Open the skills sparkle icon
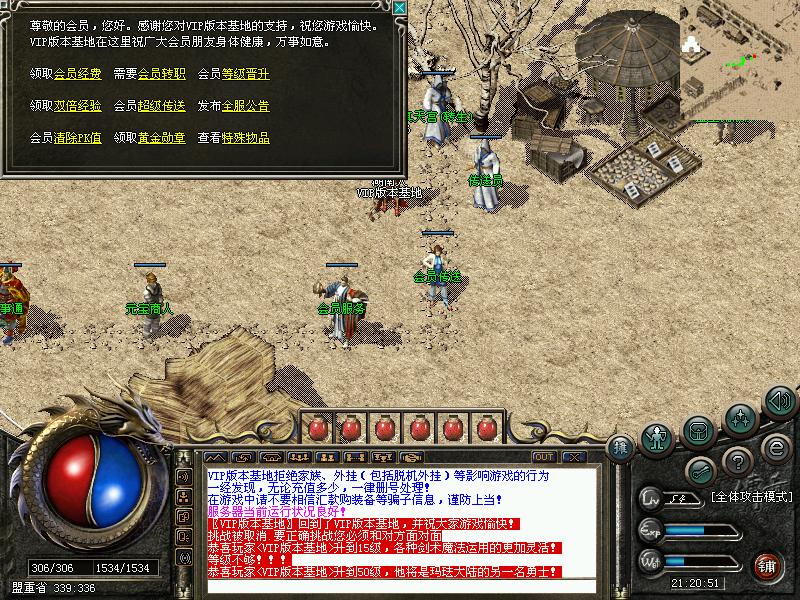800x600 pixels. click(740, 417)
